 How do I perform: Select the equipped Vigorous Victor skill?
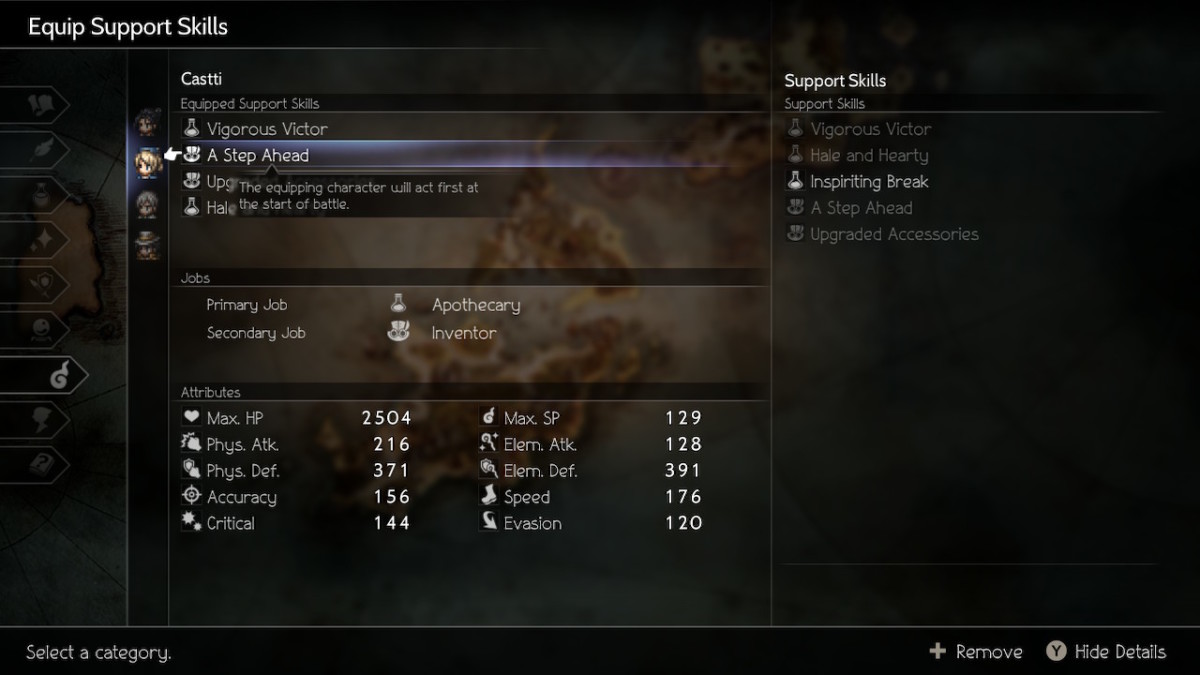click(x=266, y=129)
